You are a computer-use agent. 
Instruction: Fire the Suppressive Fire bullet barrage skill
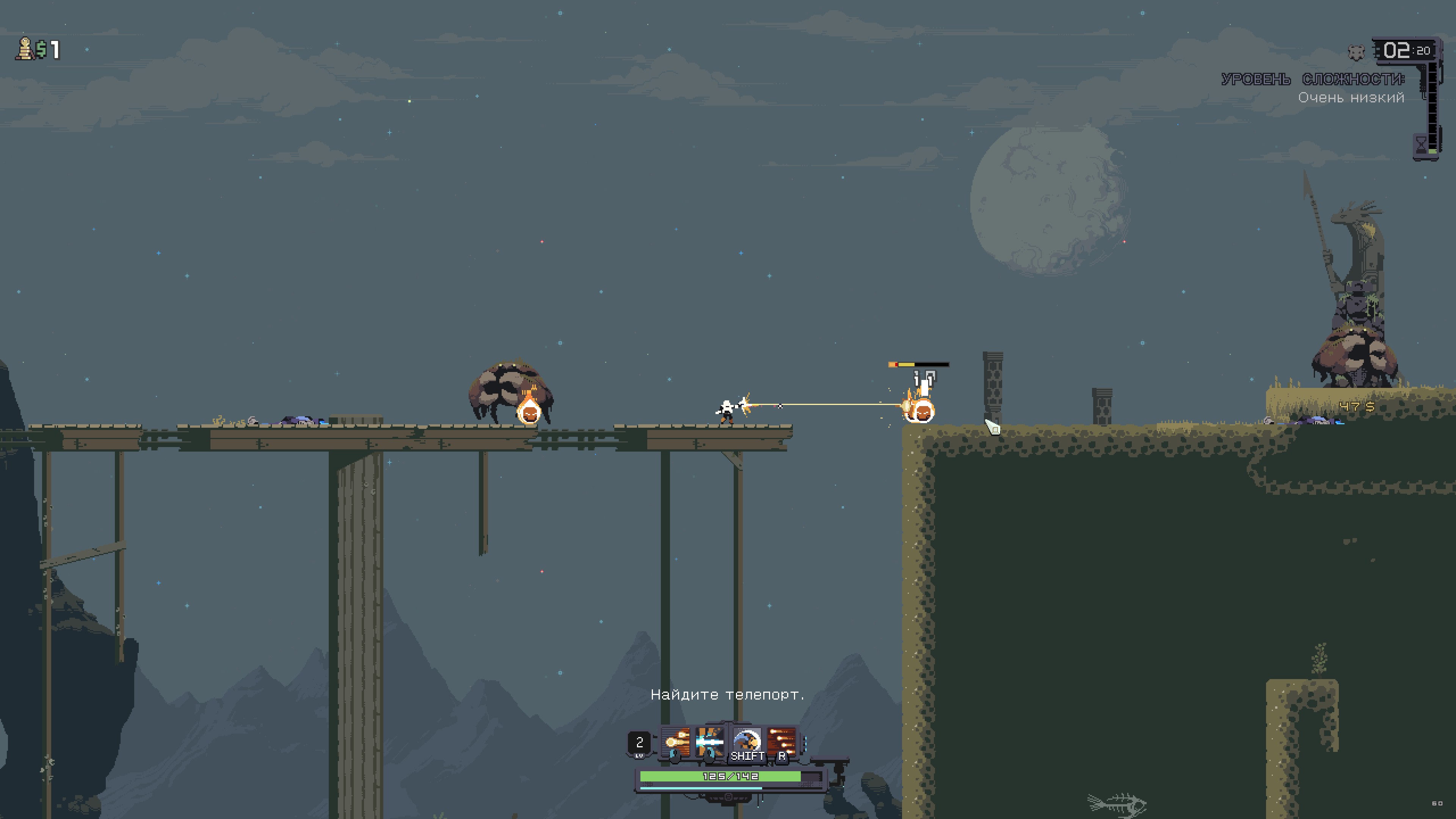tap(782, 742)
